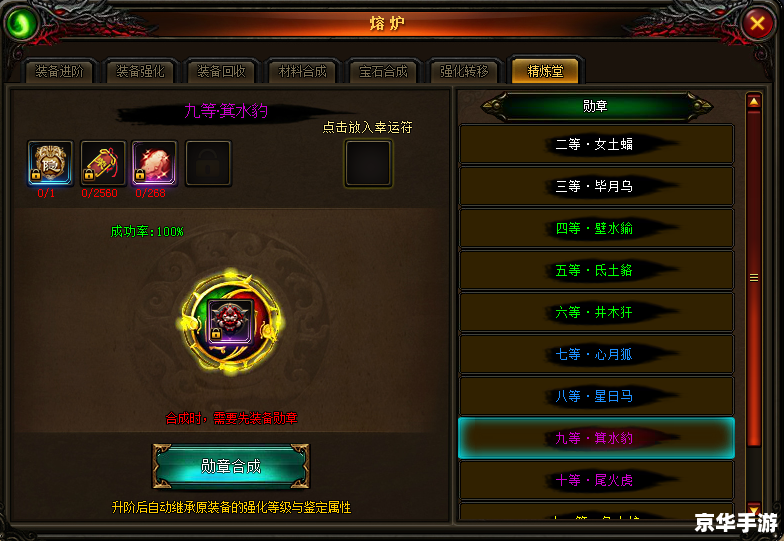Image resolution: width=784 pixels, height=541 pixels.
Task: Select the 六等·井木犴 medal row
Action: pyautogui.click(x=596, y=312)
